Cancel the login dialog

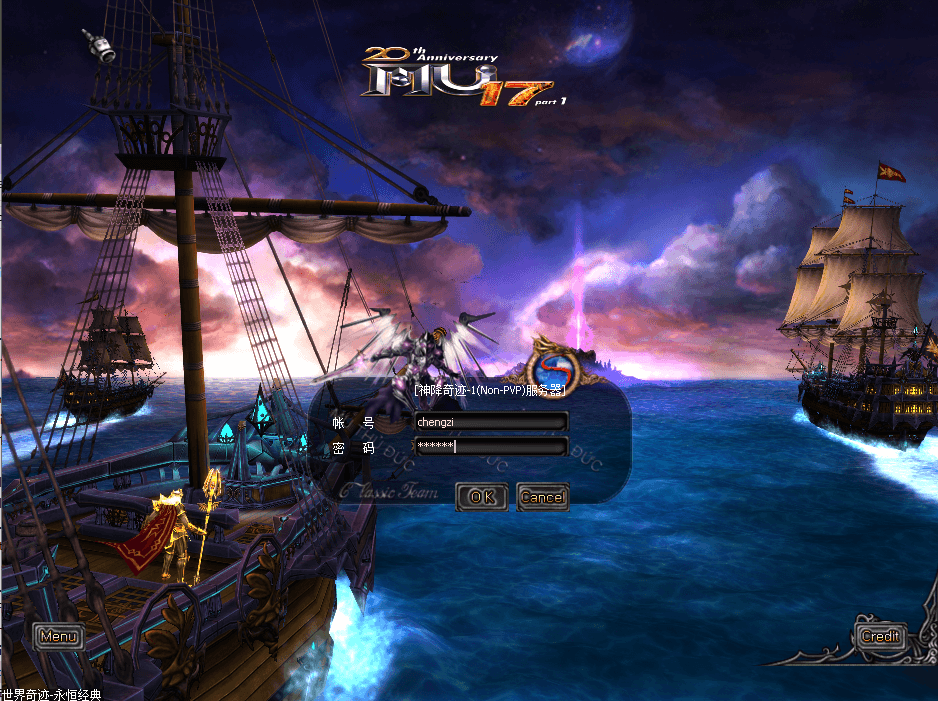[x=542, y=497]
